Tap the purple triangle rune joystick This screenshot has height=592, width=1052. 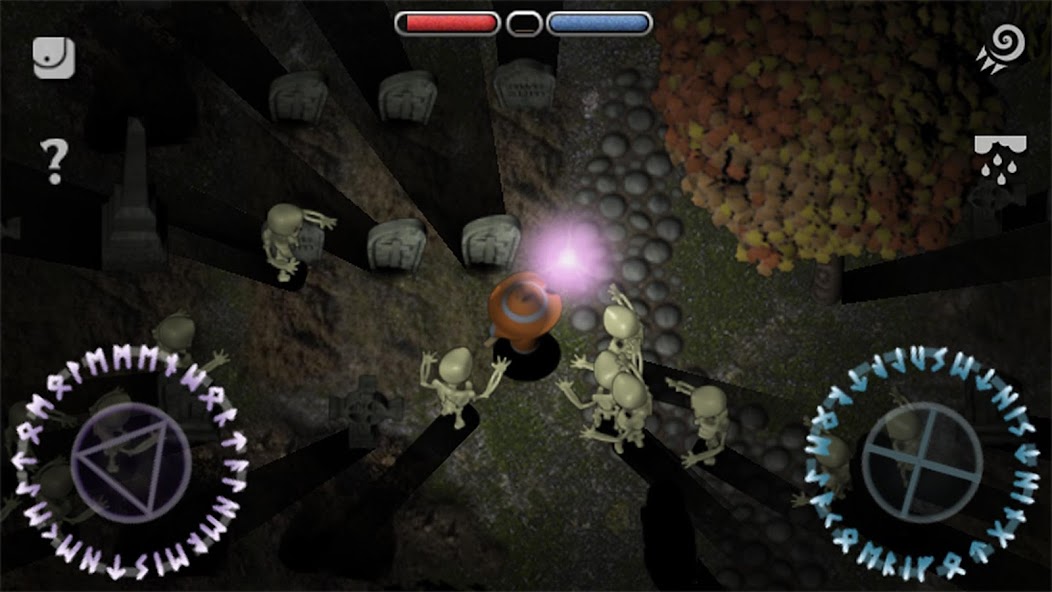click(x=131, y=462)
